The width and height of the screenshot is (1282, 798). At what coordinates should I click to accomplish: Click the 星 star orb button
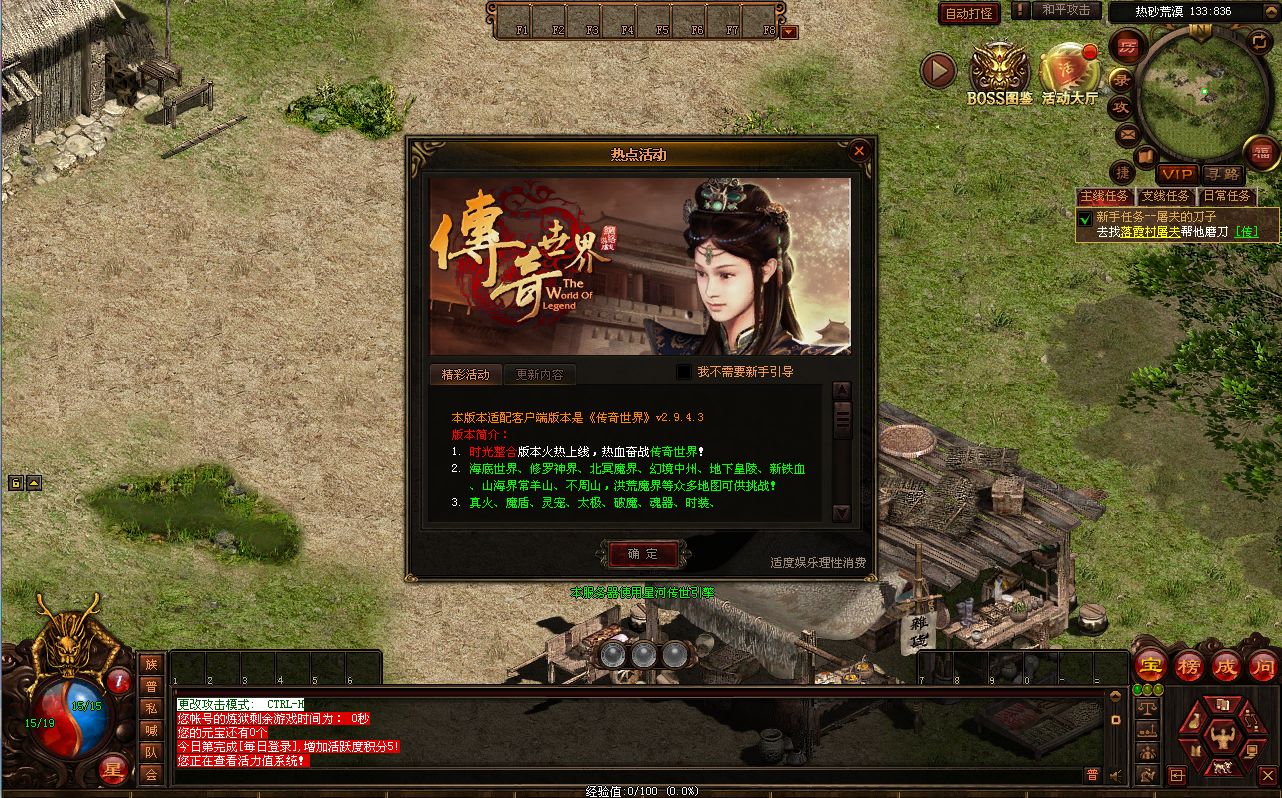[114, 768]
